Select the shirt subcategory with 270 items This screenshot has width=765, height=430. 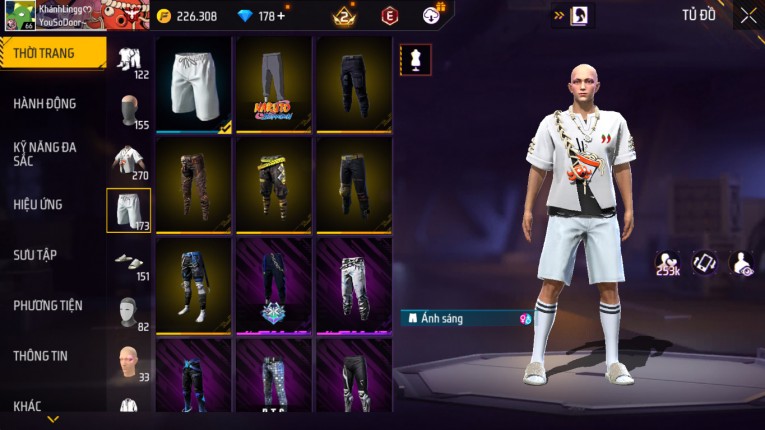tap(128, 162)
